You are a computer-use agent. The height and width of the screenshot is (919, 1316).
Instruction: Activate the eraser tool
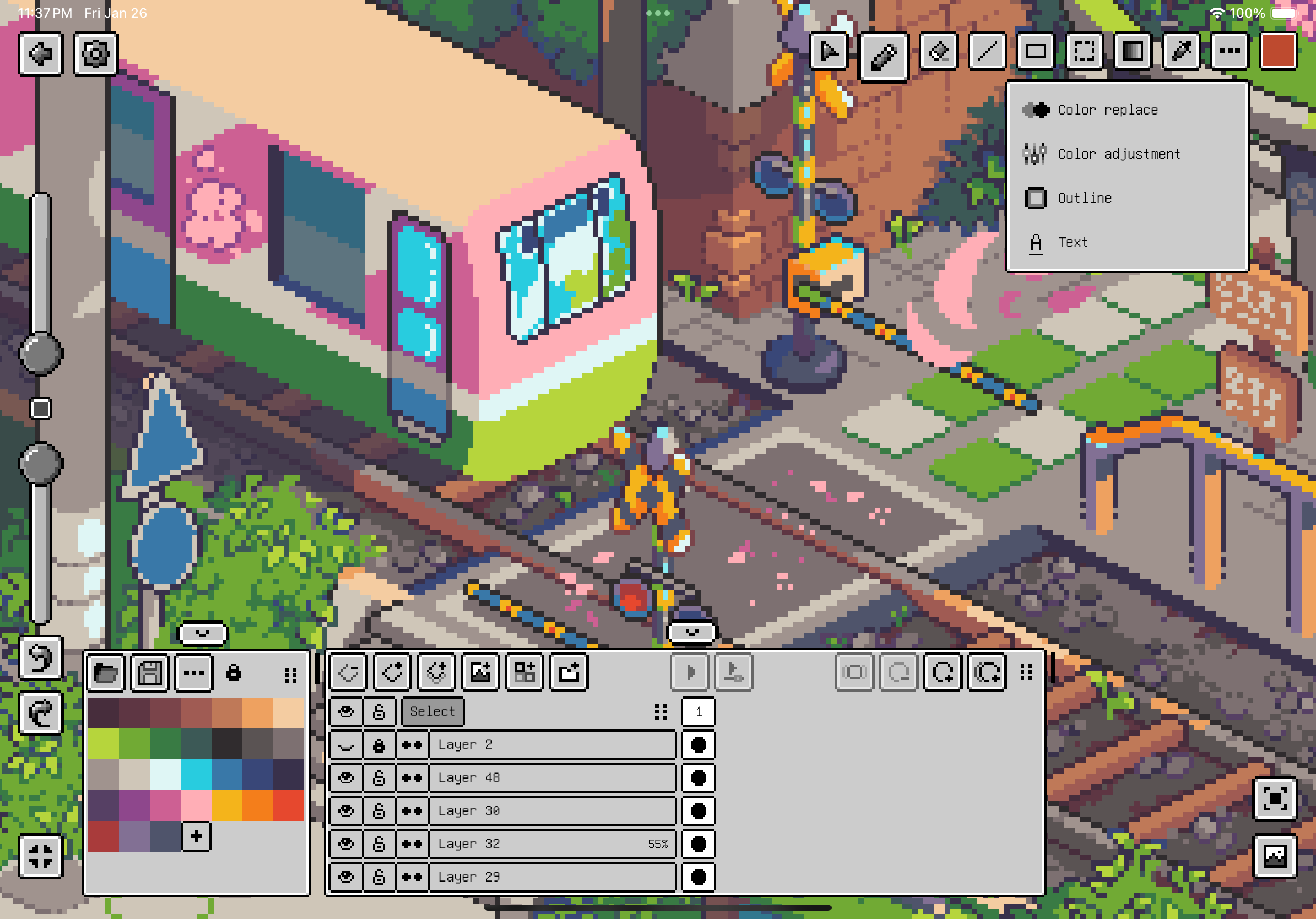point(938,52)
